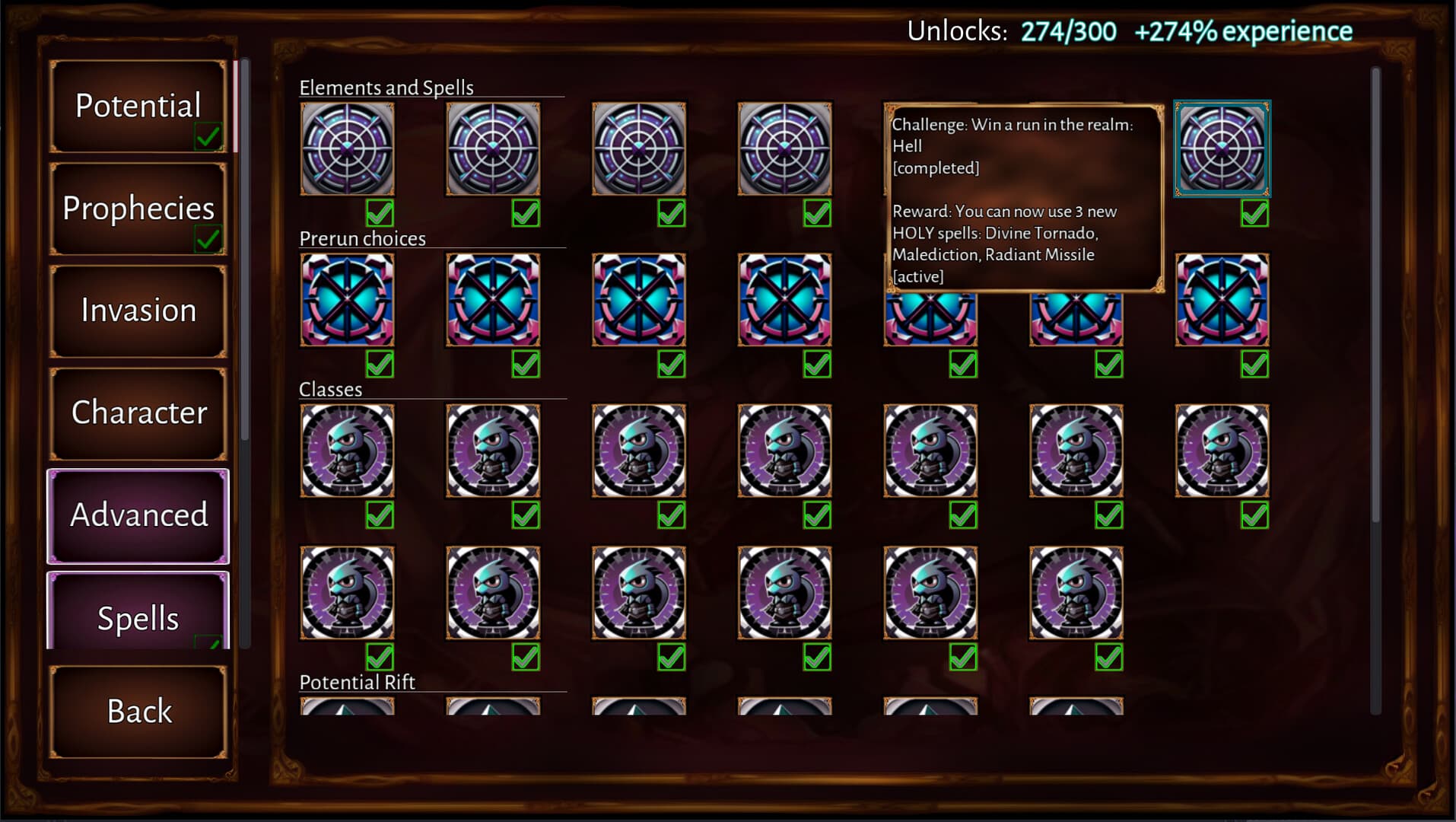Toggle the checkbox under the first Elements unlock

coord(379,213)
